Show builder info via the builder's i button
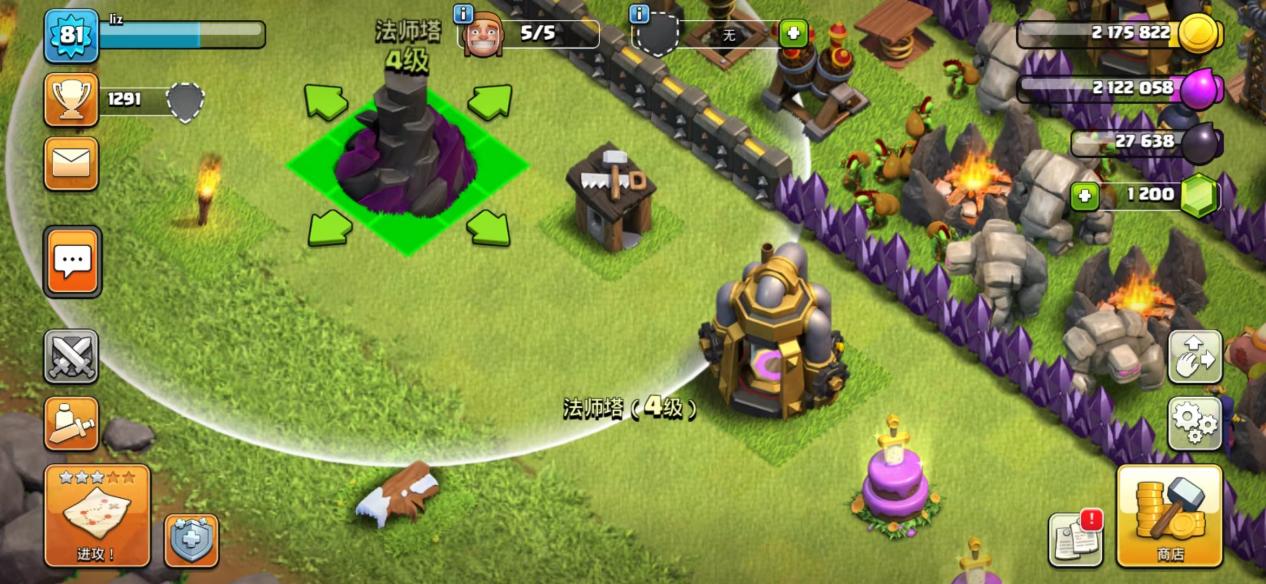 pyautogui.click(x=463, y=13)
